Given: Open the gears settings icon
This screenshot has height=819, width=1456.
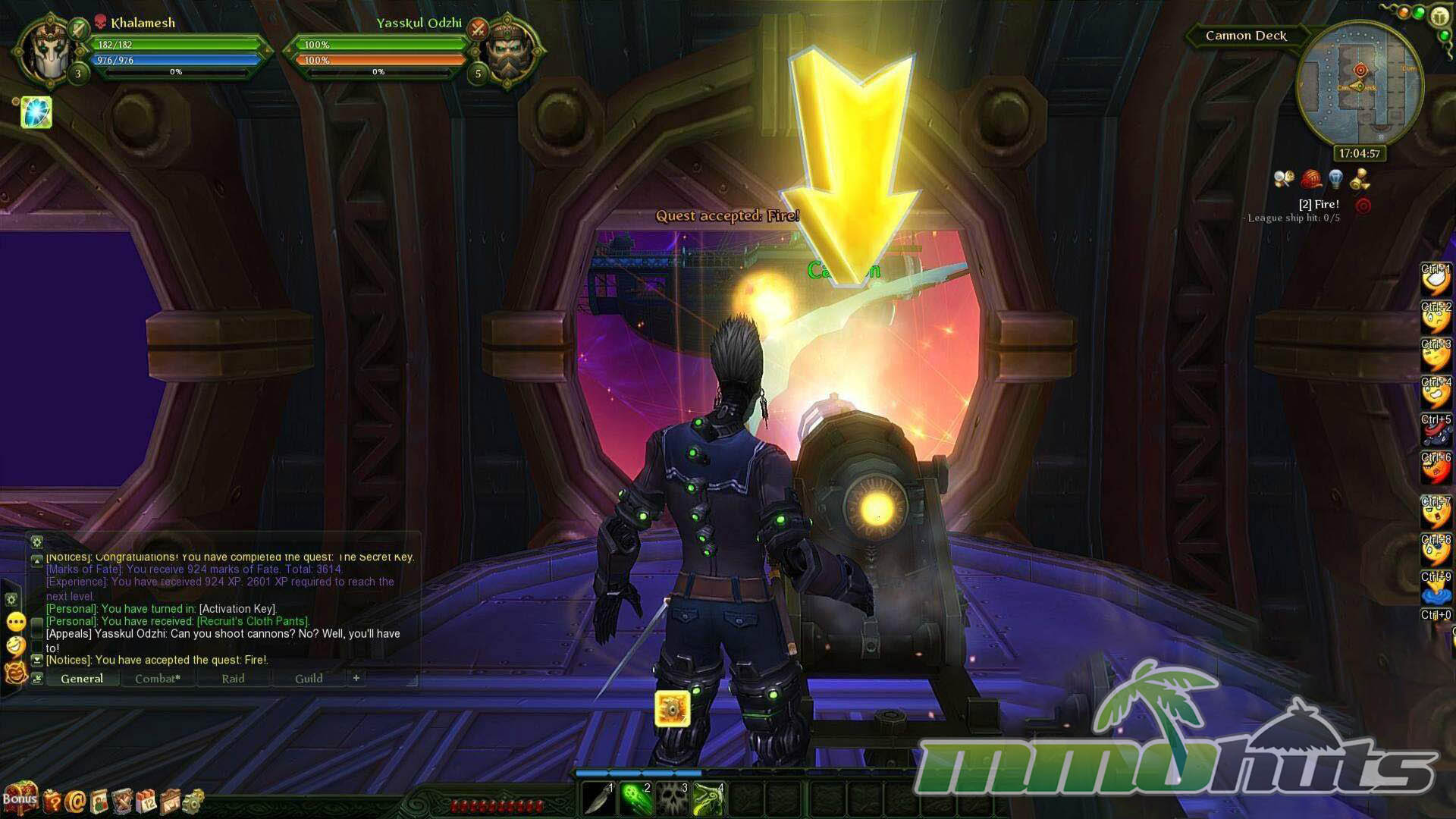Looking at the screenshot, I should [193, 800].
